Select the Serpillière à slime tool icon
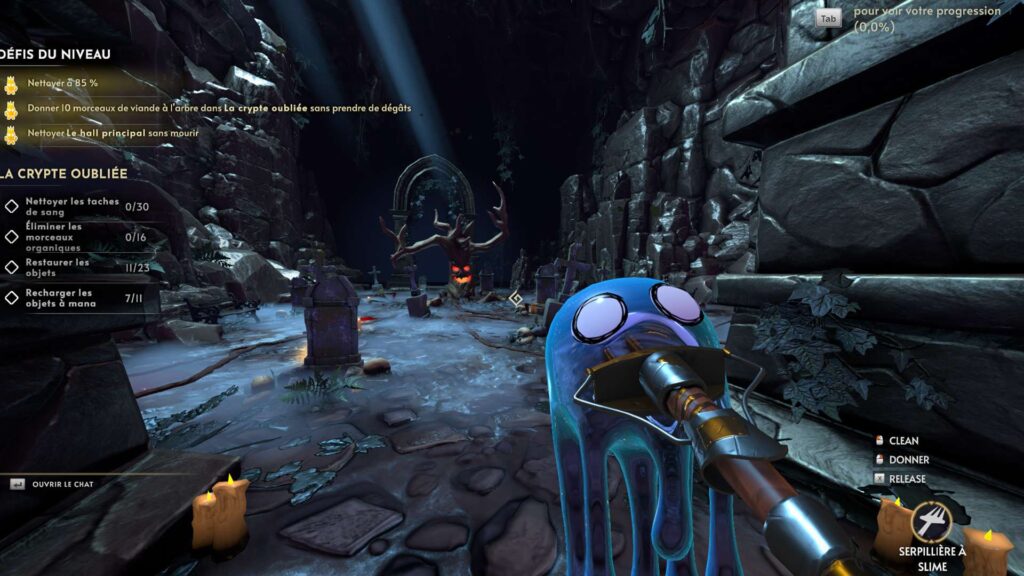 [x=931, y=520]
